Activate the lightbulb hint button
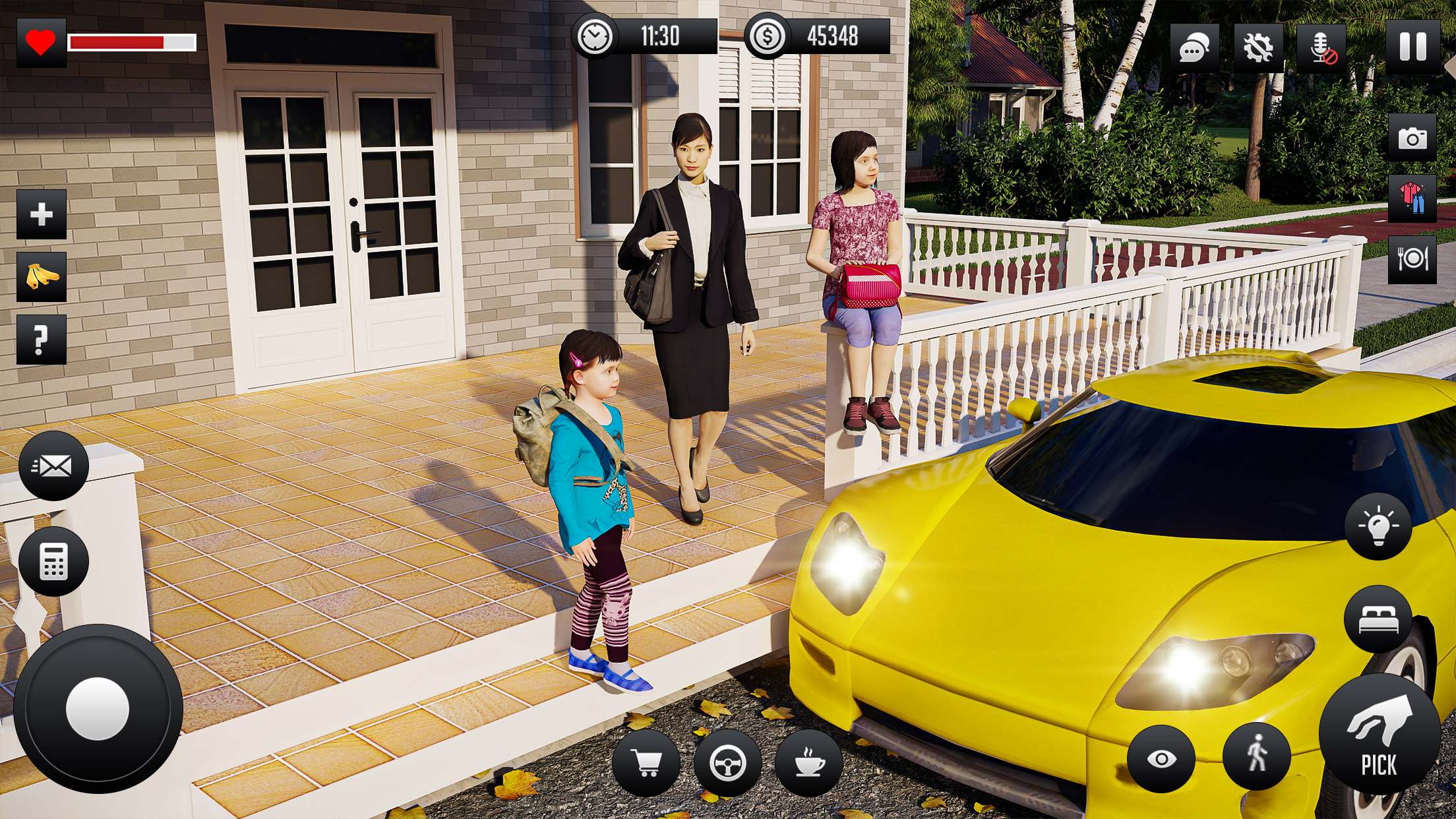 coord(1378,527)
